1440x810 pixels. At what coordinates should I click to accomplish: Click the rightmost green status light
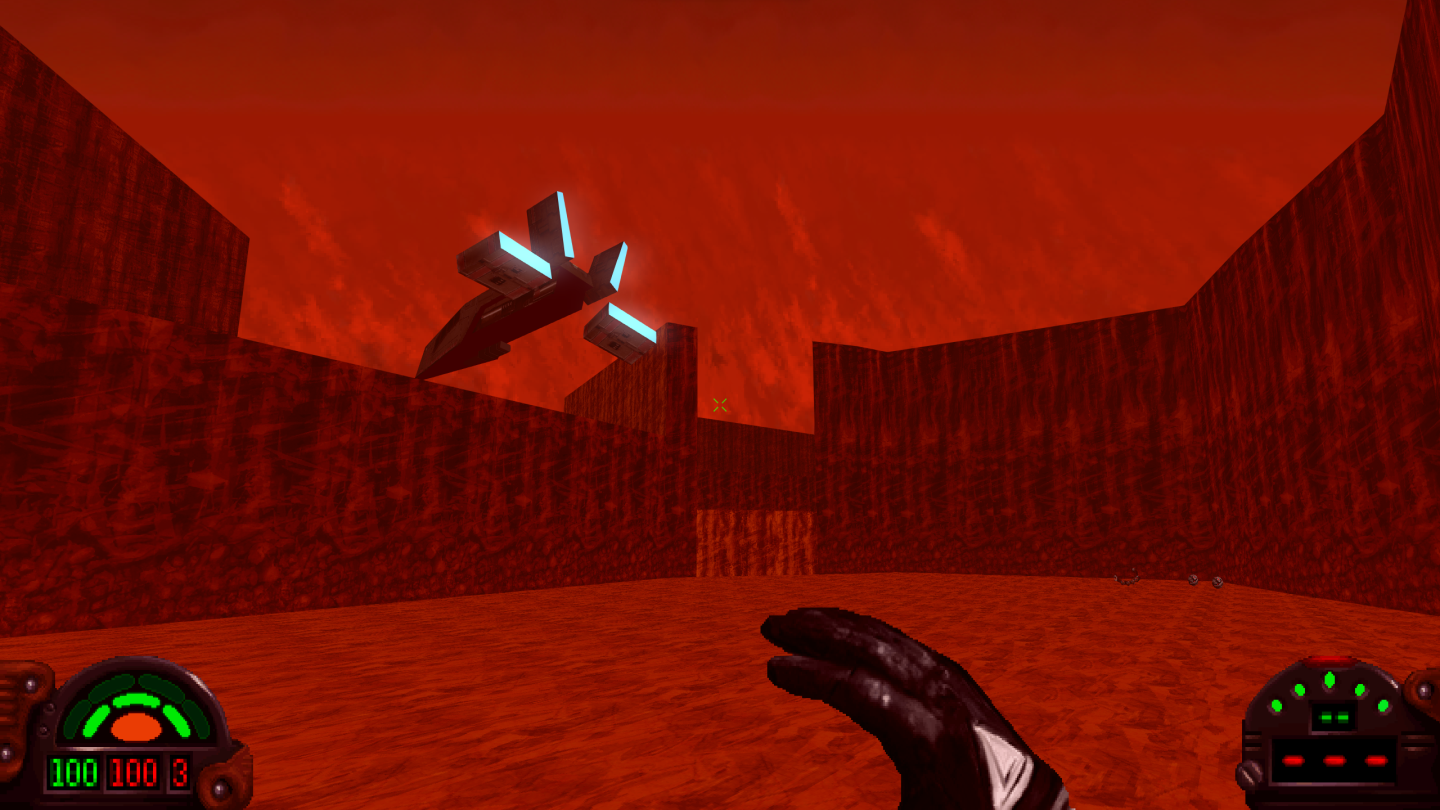tap(1383, 706)
